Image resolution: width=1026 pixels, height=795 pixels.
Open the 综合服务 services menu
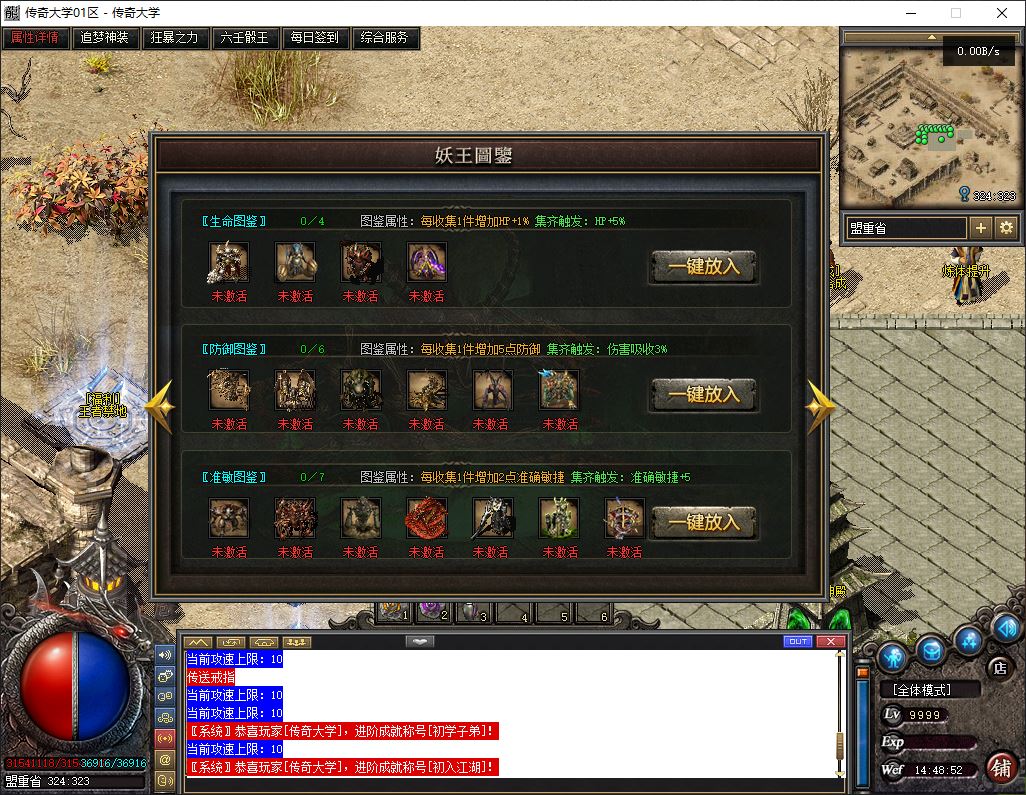coord(385,38)
